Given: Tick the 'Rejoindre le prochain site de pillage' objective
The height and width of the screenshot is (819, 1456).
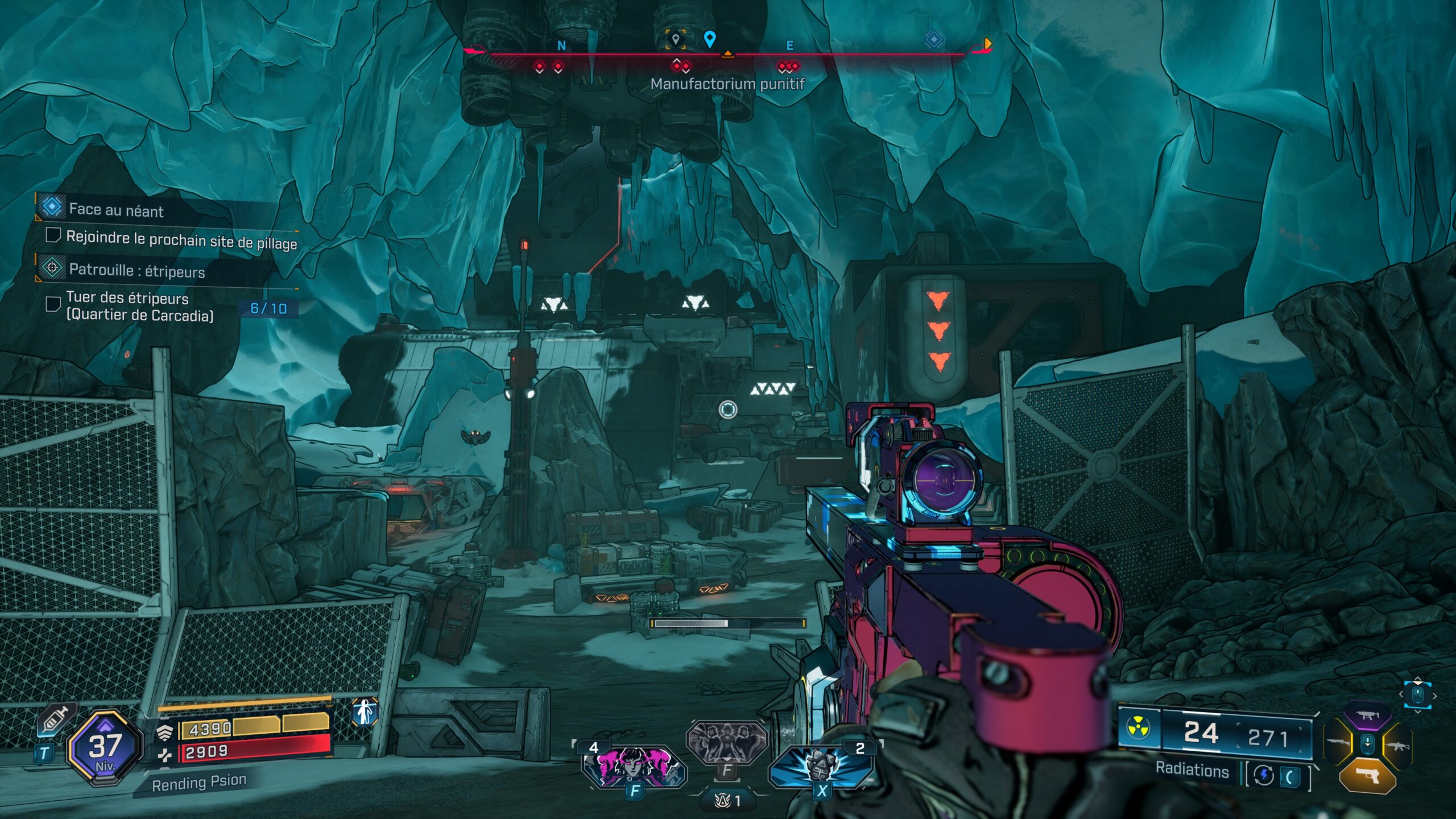Looking at the screenshot, I should tap(53, 235).
